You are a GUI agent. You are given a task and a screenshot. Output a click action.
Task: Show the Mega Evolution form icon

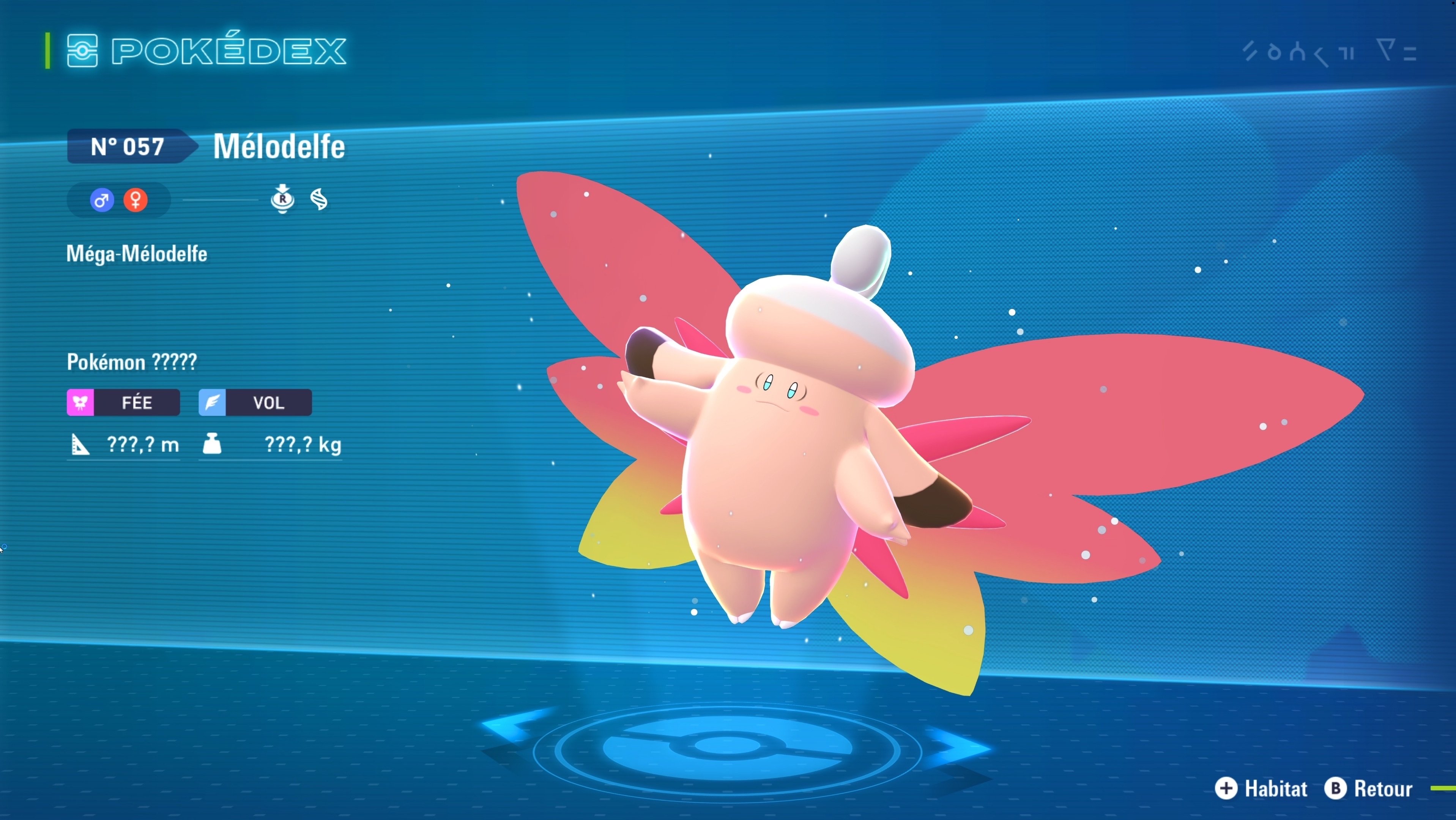point(319,199)
